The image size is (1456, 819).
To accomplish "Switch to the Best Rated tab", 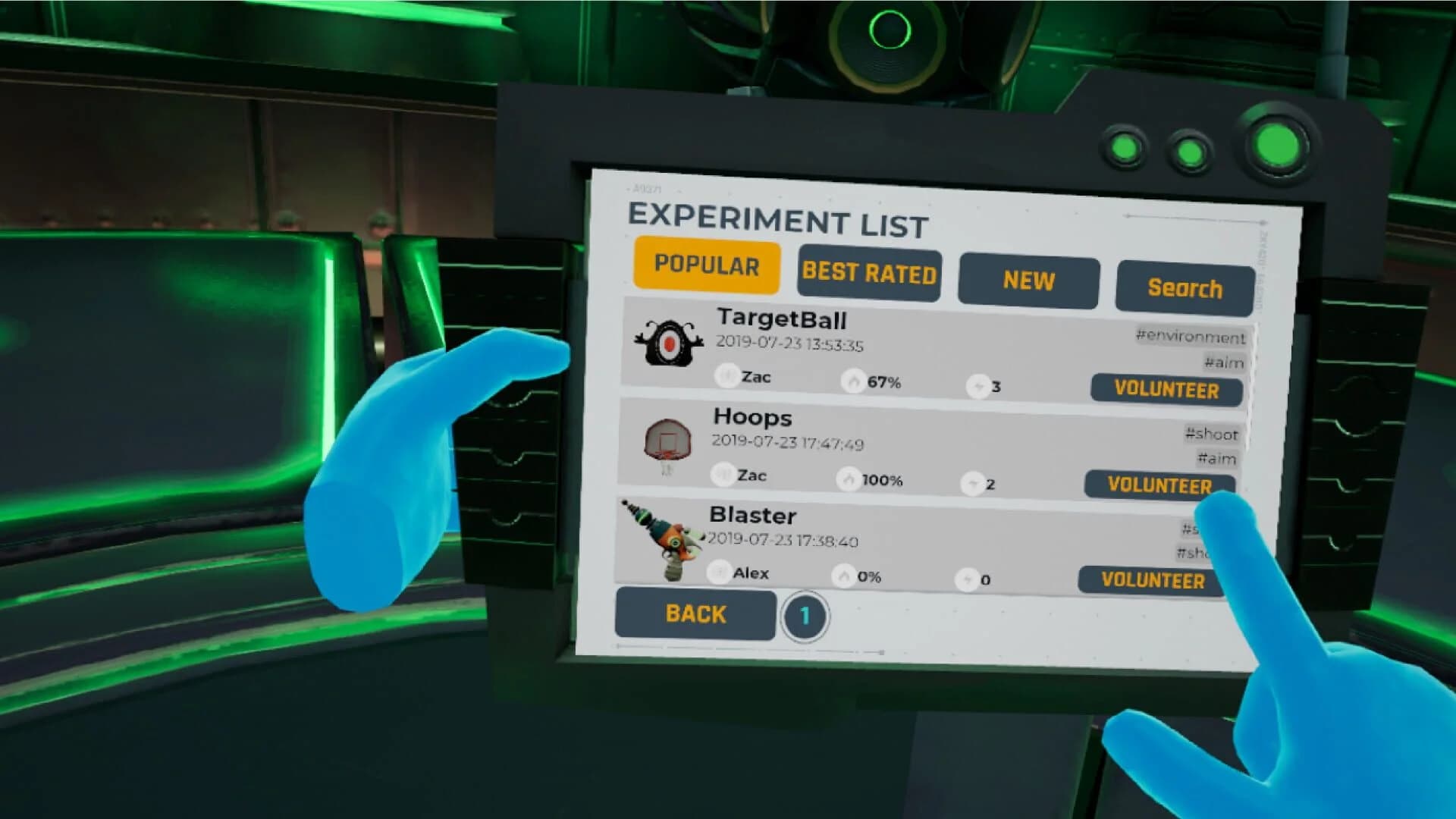I will [869, 275].
